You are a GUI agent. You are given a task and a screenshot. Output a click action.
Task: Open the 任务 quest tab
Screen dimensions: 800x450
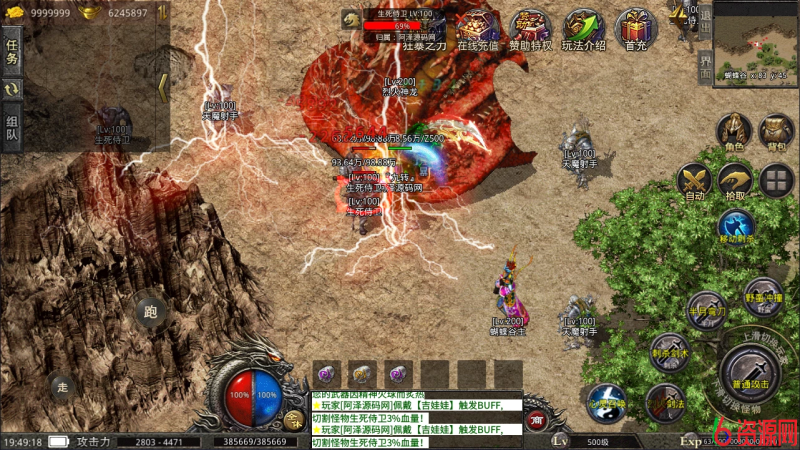tap(12, 51)
